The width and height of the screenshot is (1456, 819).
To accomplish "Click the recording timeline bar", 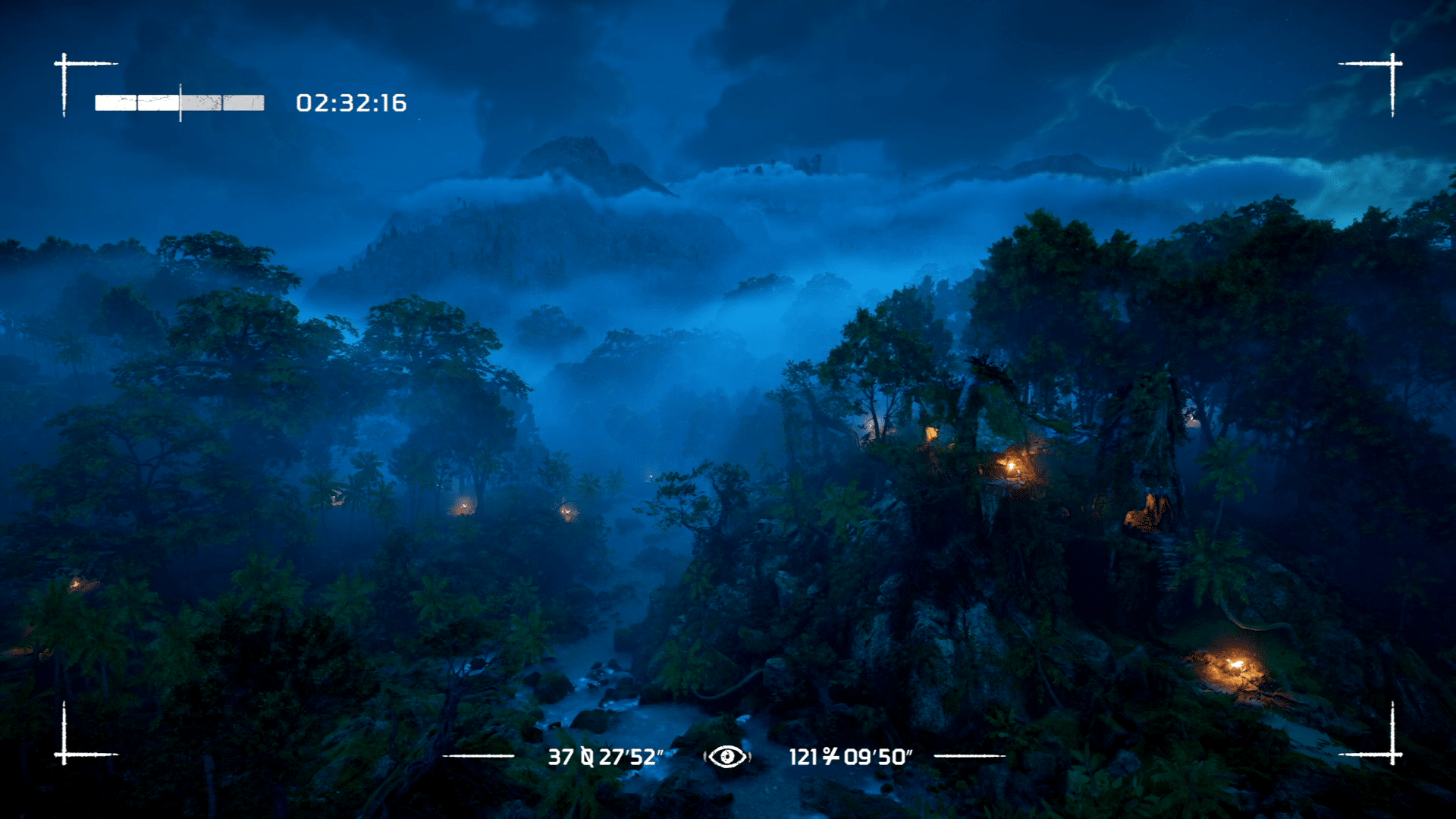I will pyautogui.click(x=180, y=103).
